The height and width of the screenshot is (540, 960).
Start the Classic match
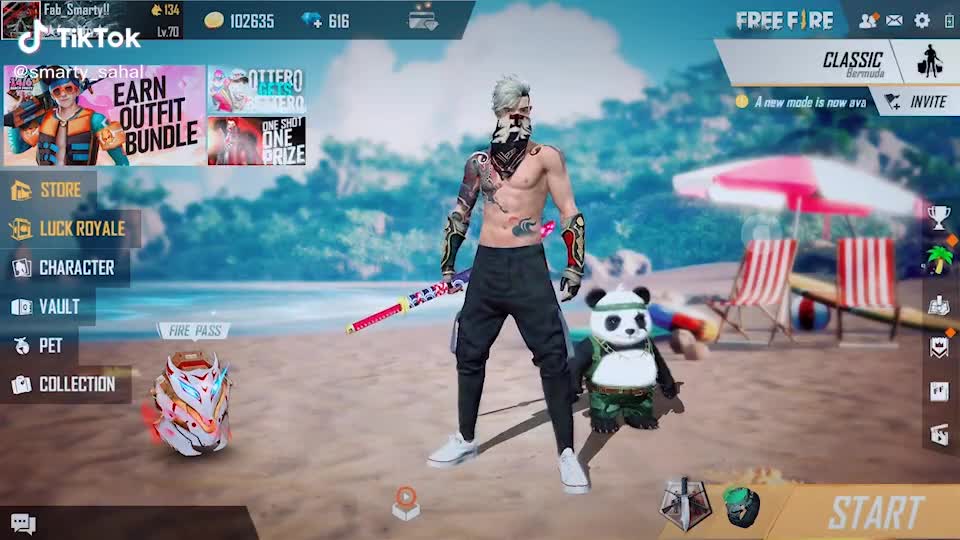tap(875, 512)
